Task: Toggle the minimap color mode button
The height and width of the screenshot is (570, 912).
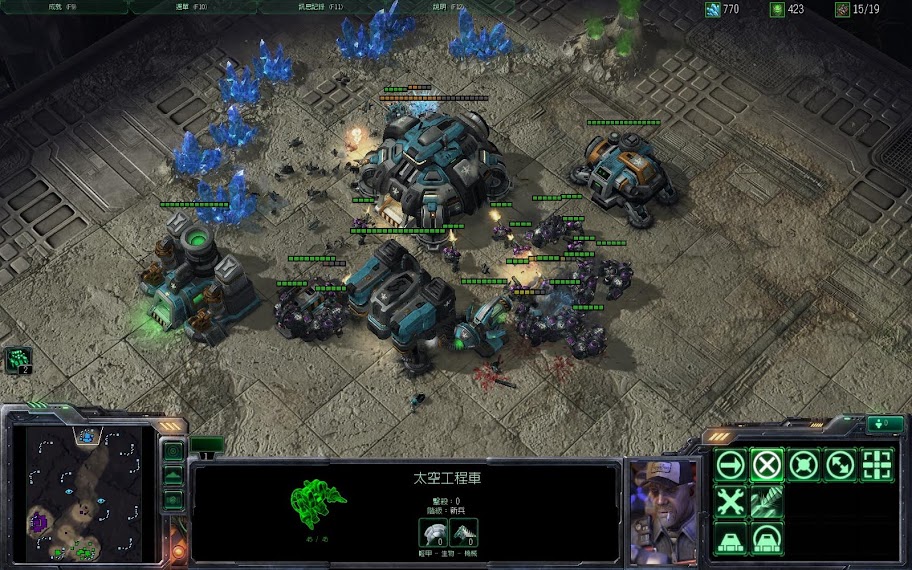Action: click(173, 499)
